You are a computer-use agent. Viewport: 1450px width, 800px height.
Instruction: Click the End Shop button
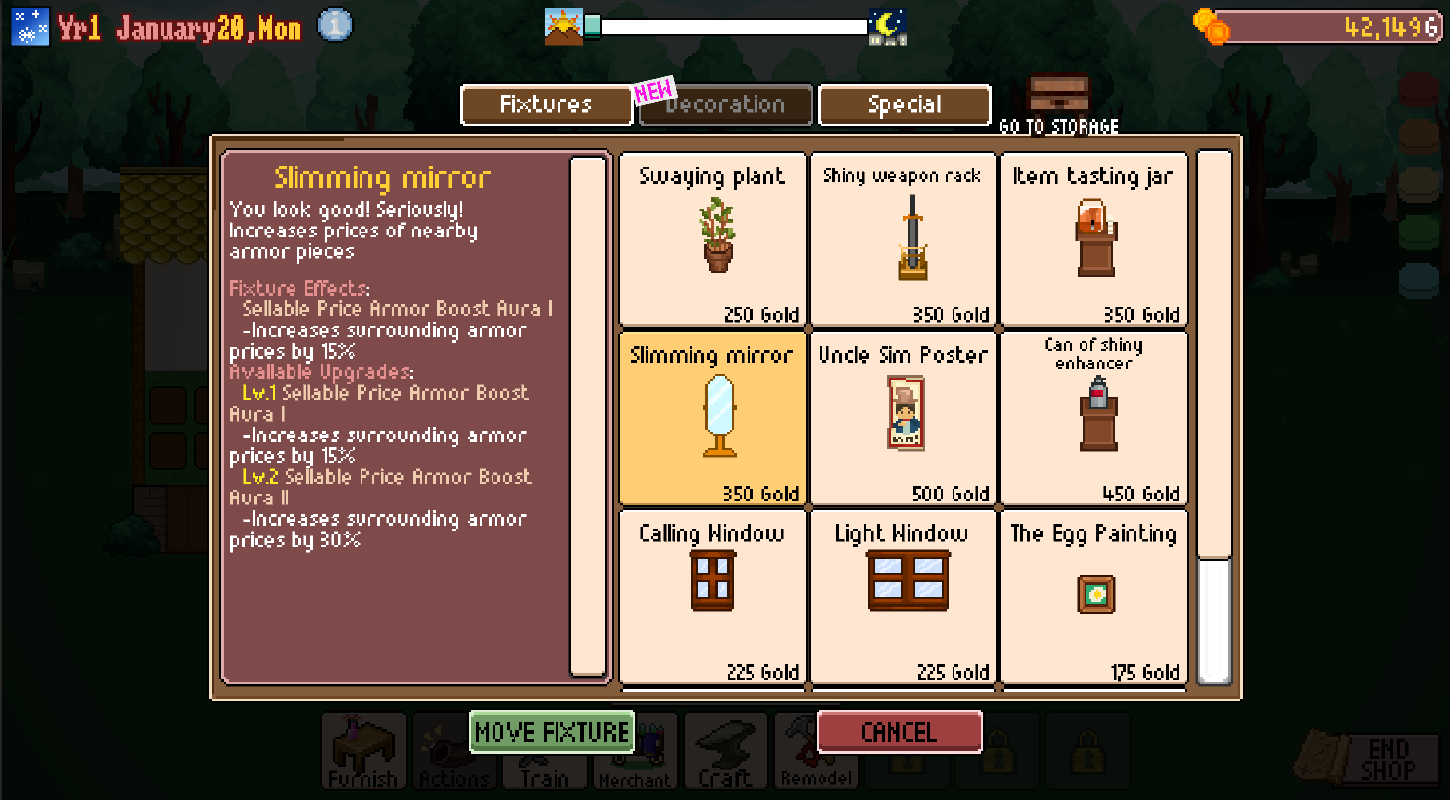(x=1385, y=760)
